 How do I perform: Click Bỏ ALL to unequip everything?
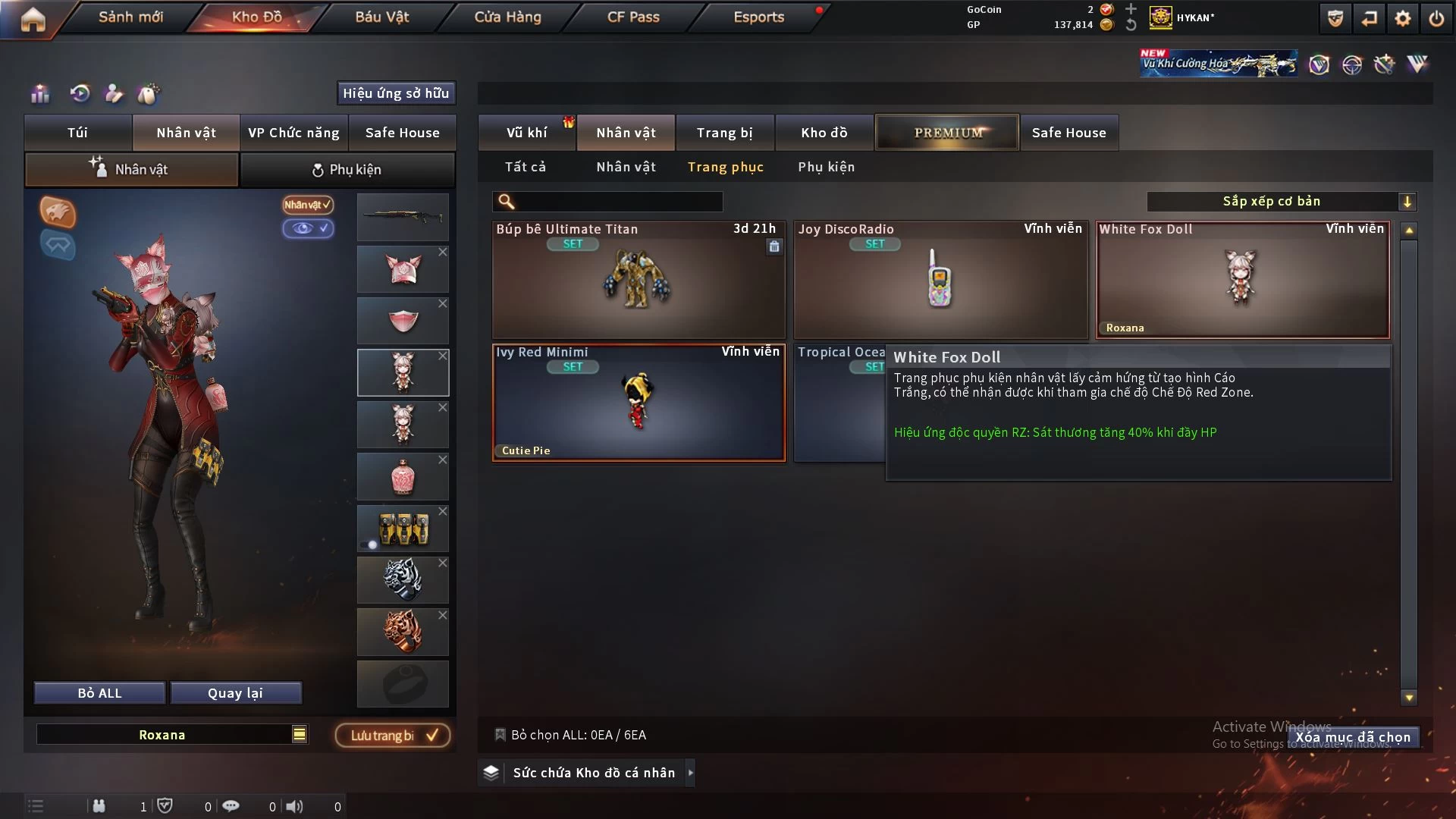pos(99,693)
